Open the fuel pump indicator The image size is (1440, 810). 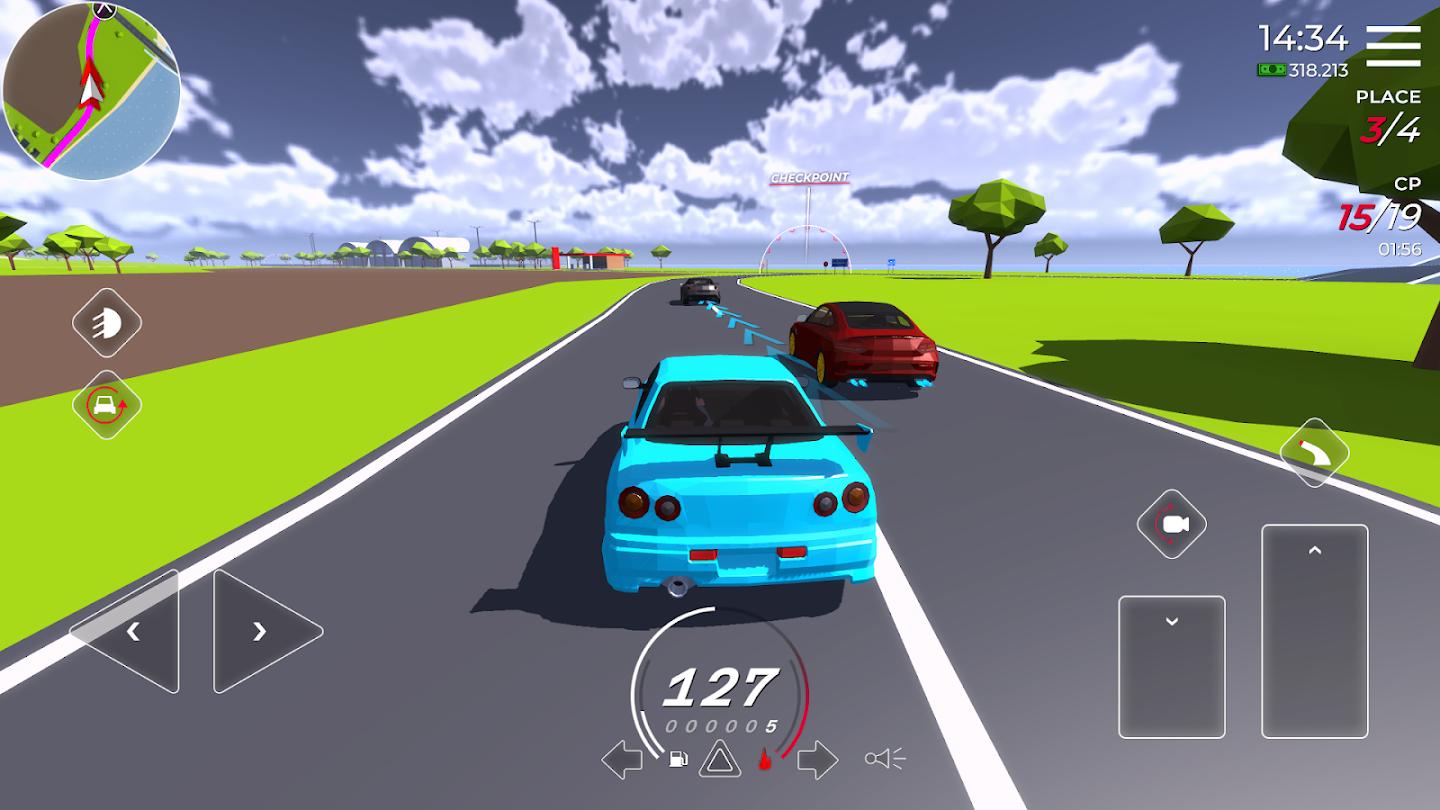coord(679,760)
